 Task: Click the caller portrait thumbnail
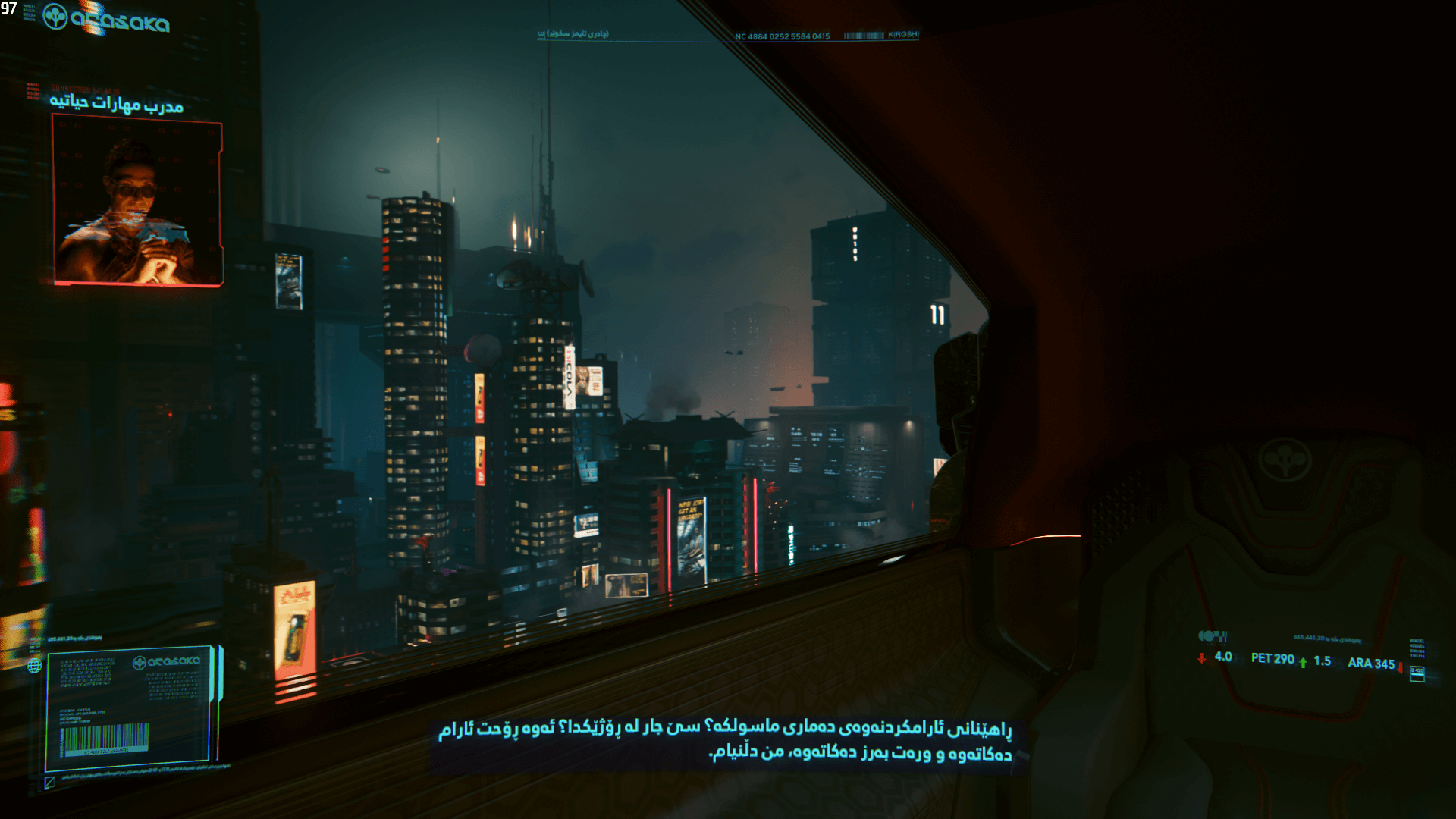[x=135, y=201]
